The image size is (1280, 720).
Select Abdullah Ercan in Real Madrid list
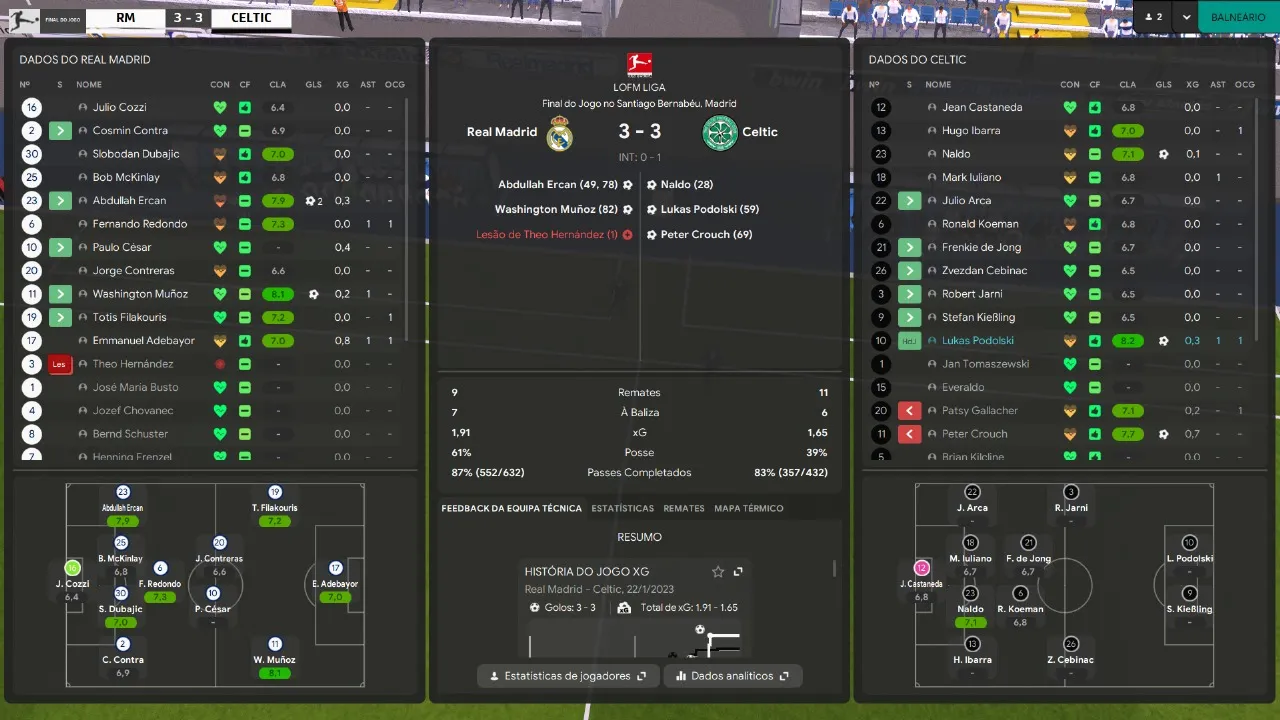pyautogui.click(x=129, y=200)
